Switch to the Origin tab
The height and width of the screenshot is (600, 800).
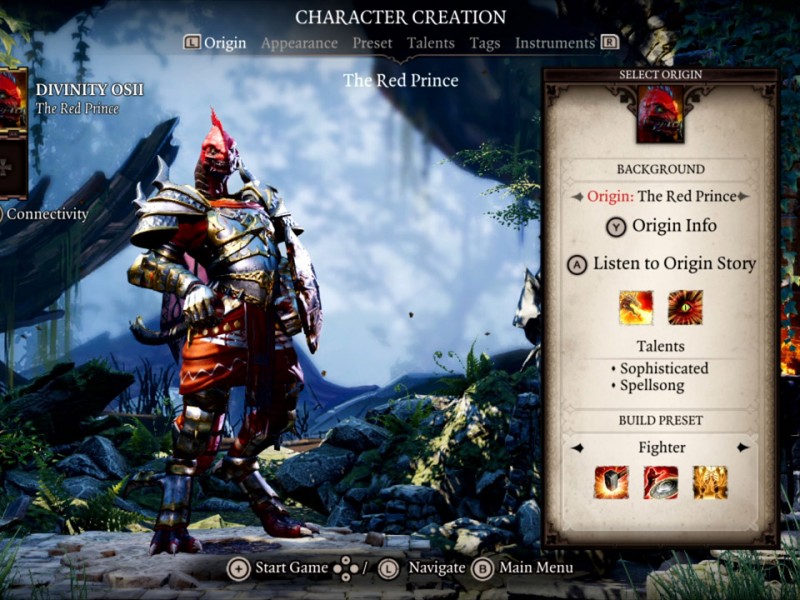pos(225,43)
